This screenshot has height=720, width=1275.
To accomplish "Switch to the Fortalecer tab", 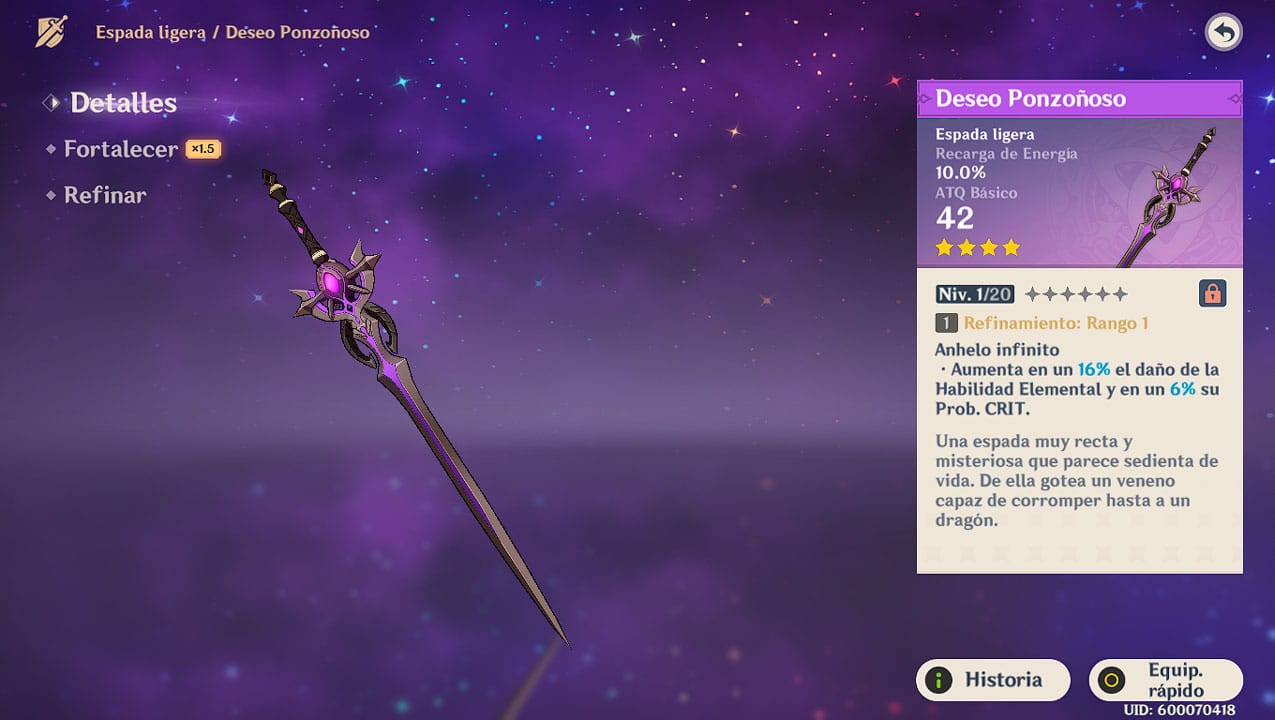I will click(120, 149).
